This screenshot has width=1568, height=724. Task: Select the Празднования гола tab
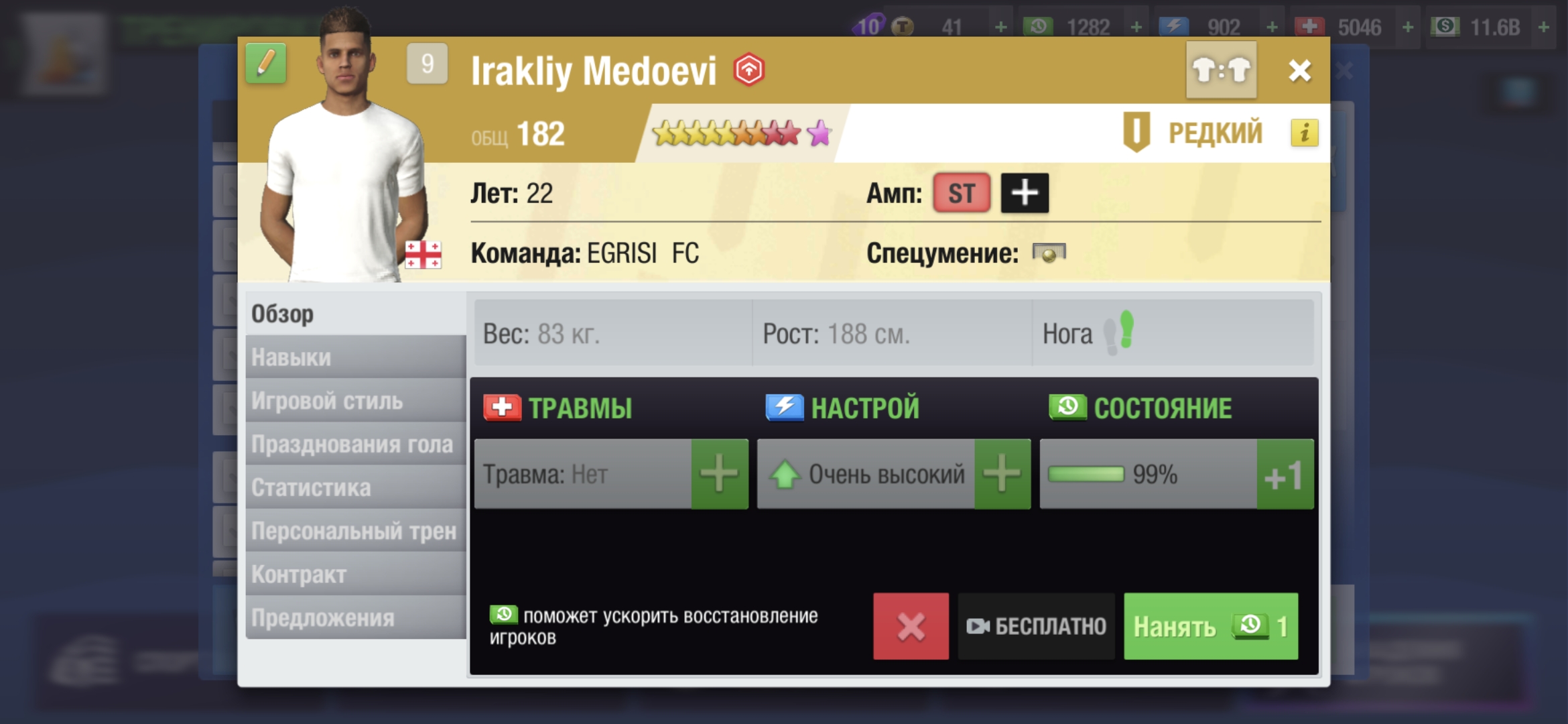(355, 444)
